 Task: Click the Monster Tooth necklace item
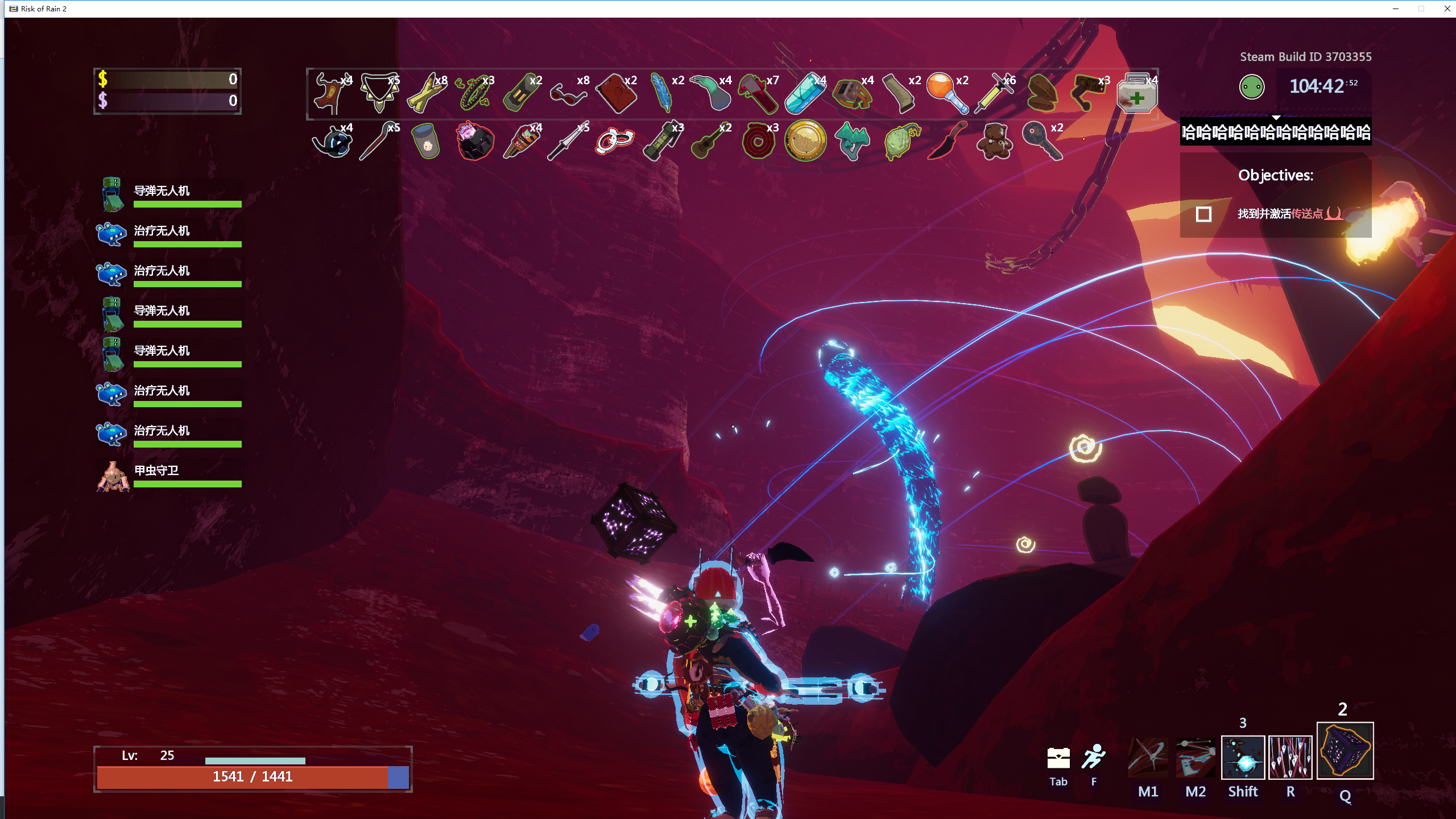tap(378, 93)
